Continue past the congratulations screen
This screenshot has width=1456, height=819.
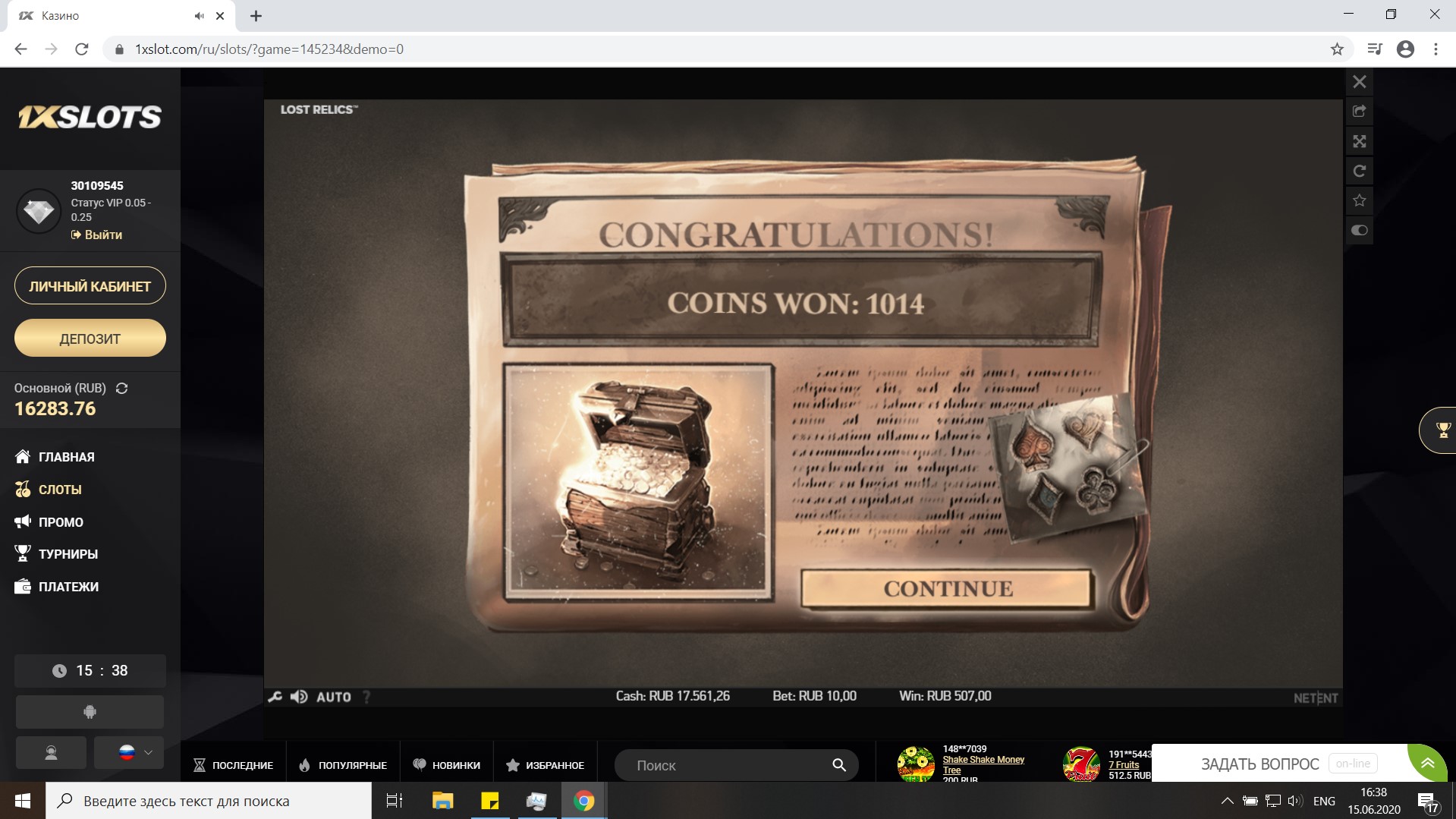click(946, 589)
